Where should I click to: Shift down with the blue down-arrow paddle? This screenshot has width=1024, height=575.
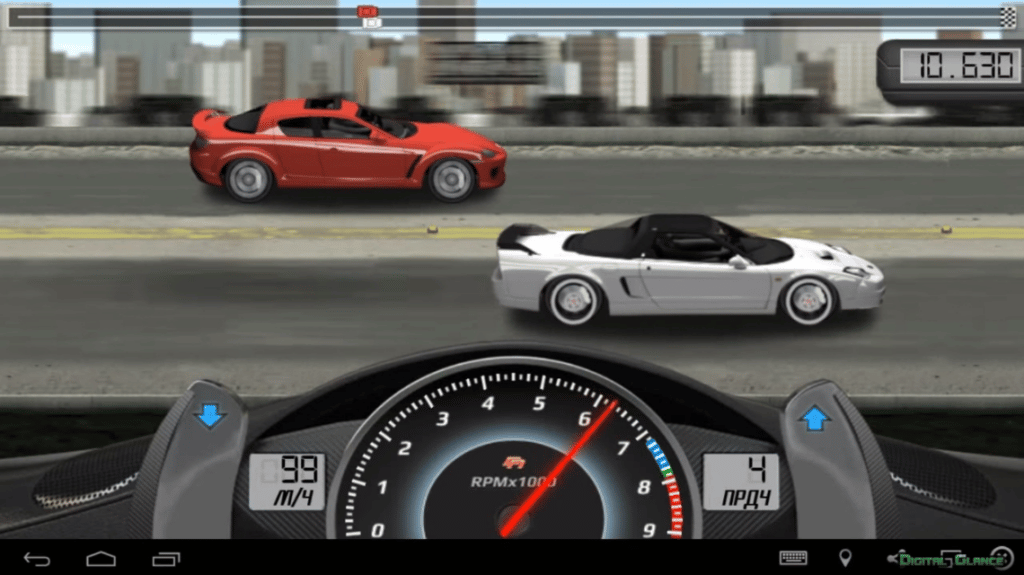209,416
